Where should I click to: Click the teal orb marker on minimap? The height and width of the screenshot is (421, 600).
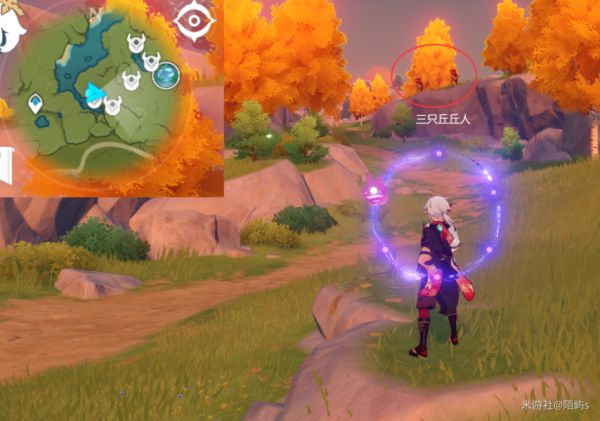click(166, 73)
